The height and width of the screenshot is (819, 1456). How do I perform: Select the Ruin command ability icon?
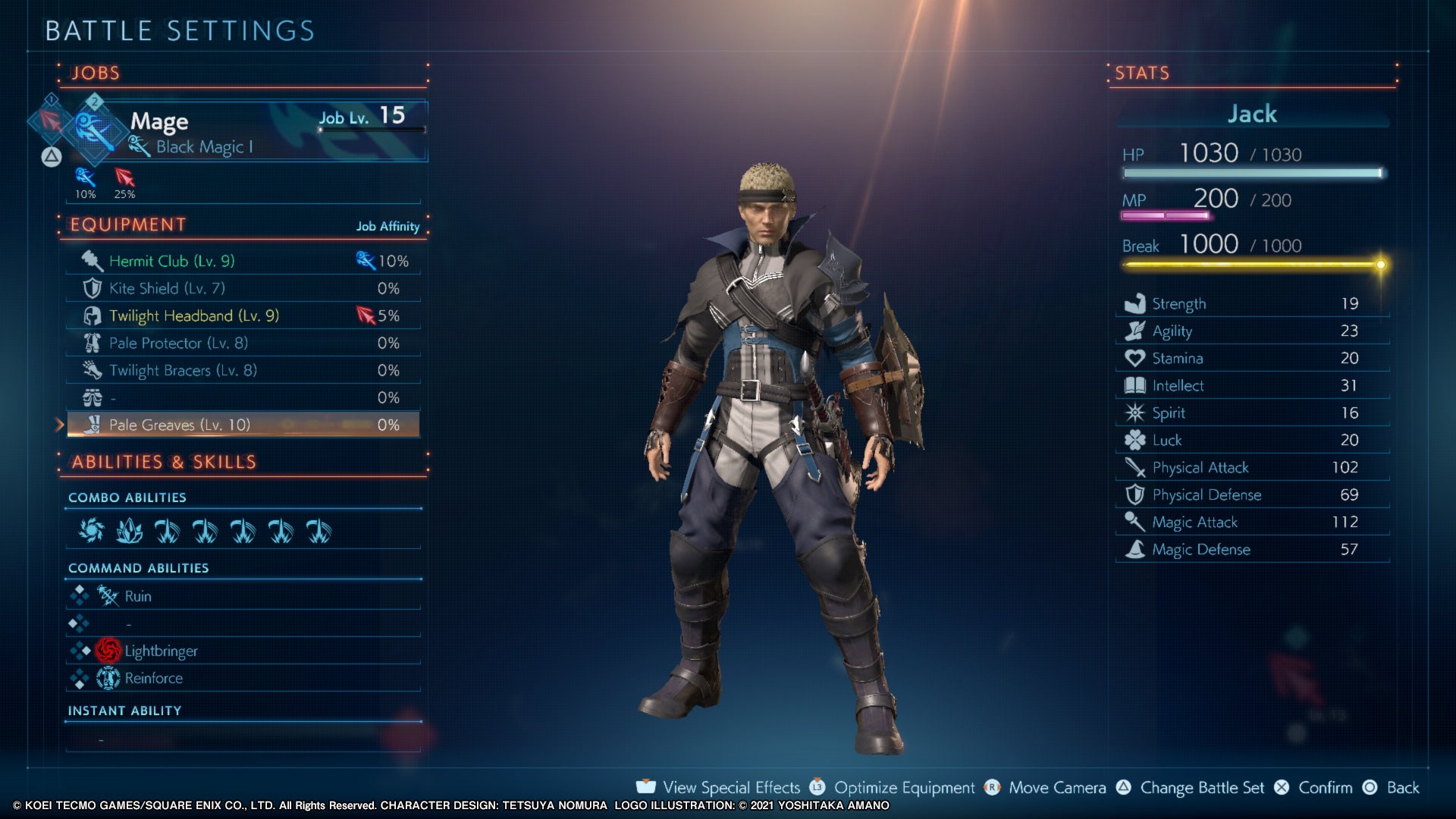(109, 596)
